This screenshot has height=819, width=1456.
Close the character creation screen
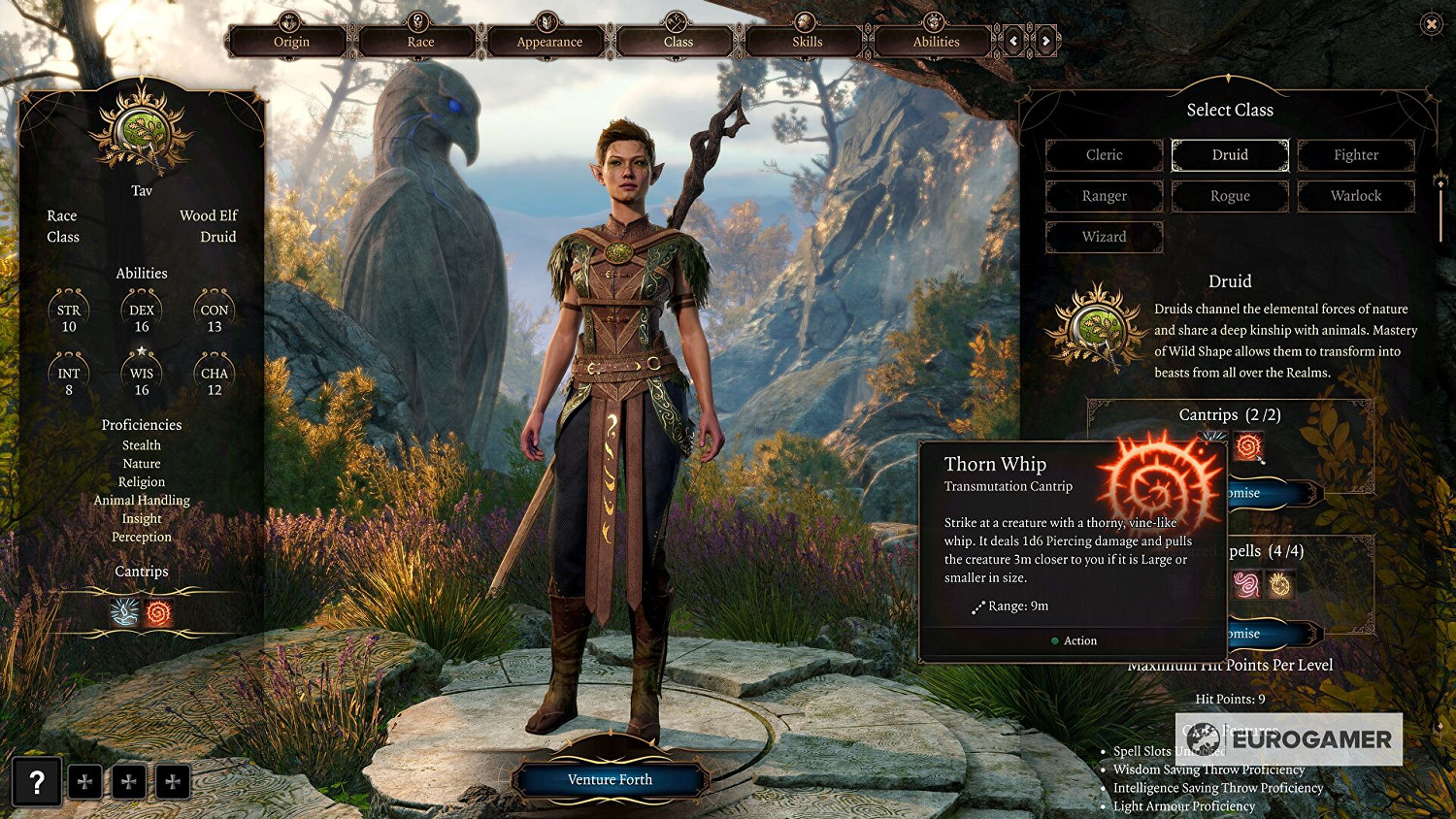pyautogui.click(x=1431, y=24)
